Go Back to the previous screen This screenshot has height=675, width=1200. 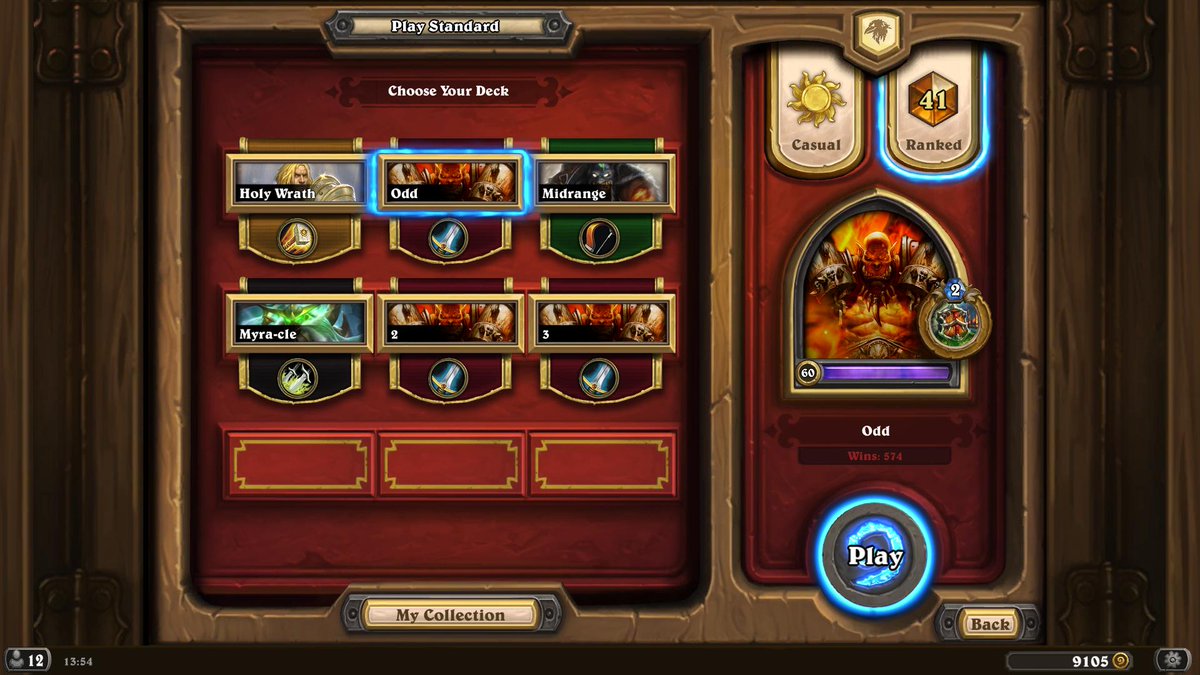(989, 624)
